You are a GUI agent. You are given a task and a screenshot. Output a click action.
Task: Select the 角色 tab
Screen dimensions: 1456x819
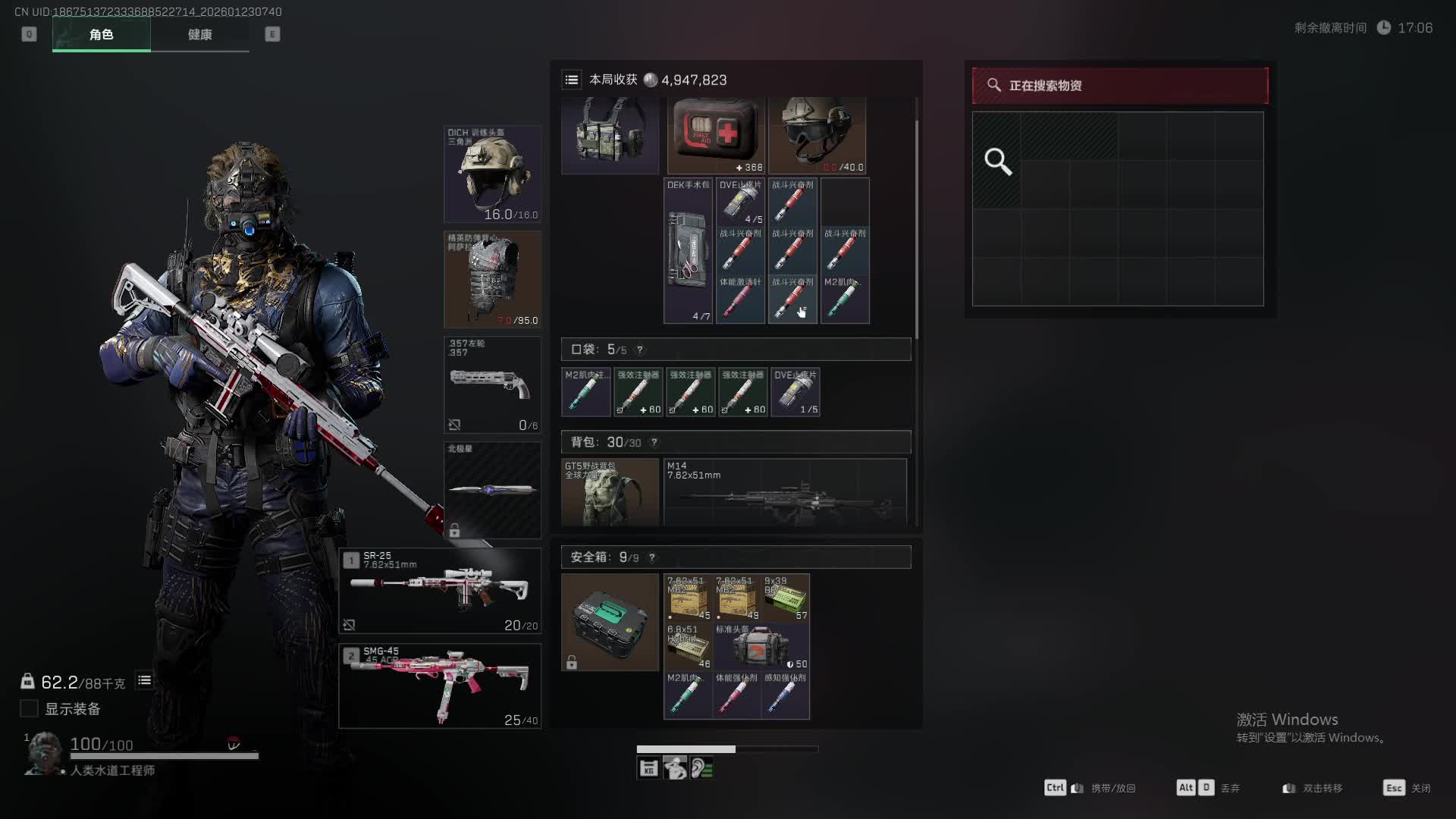[x=101, y=34]
